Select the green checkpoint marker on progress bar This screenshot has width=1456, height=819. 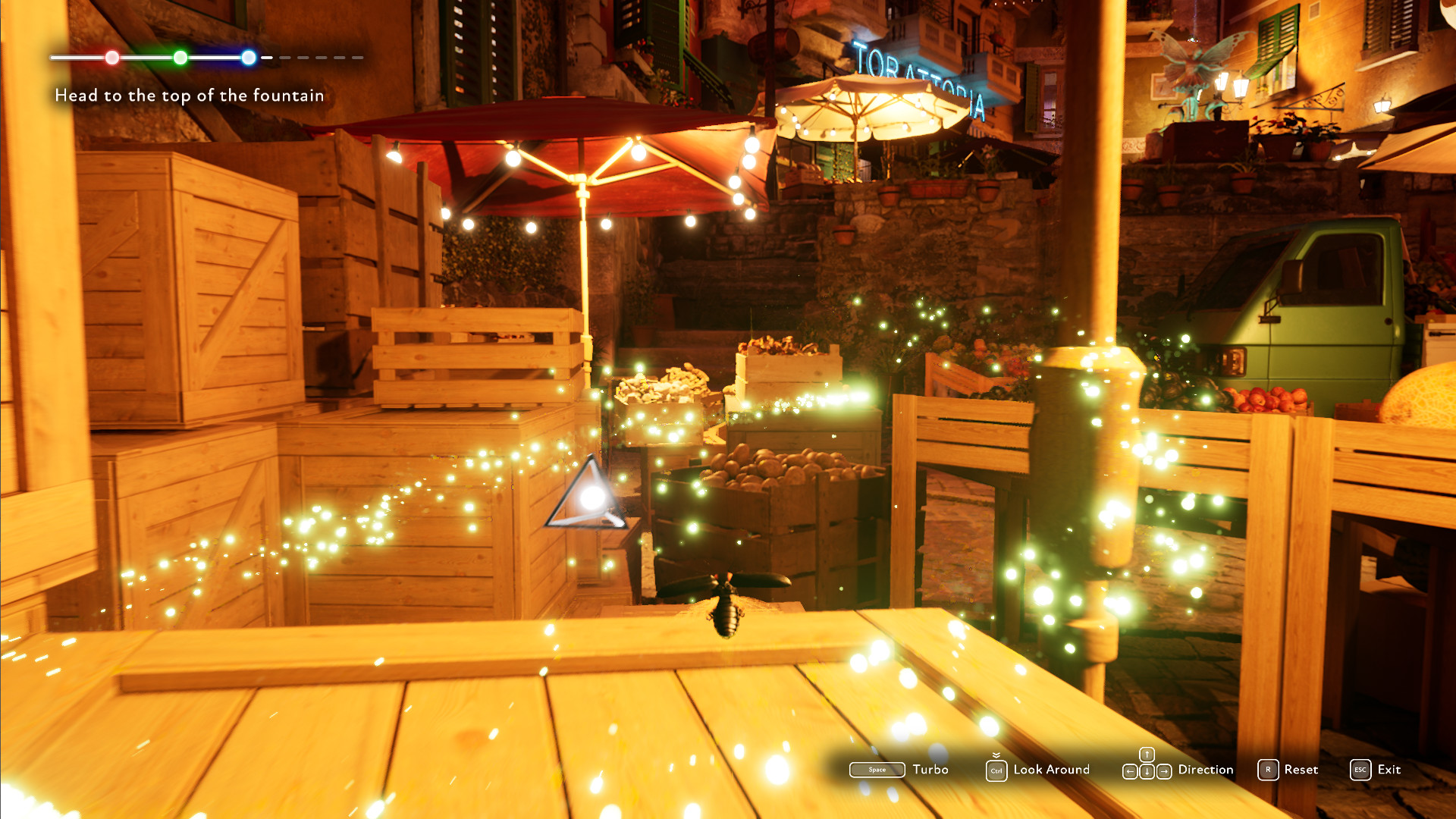pos(180,57)
